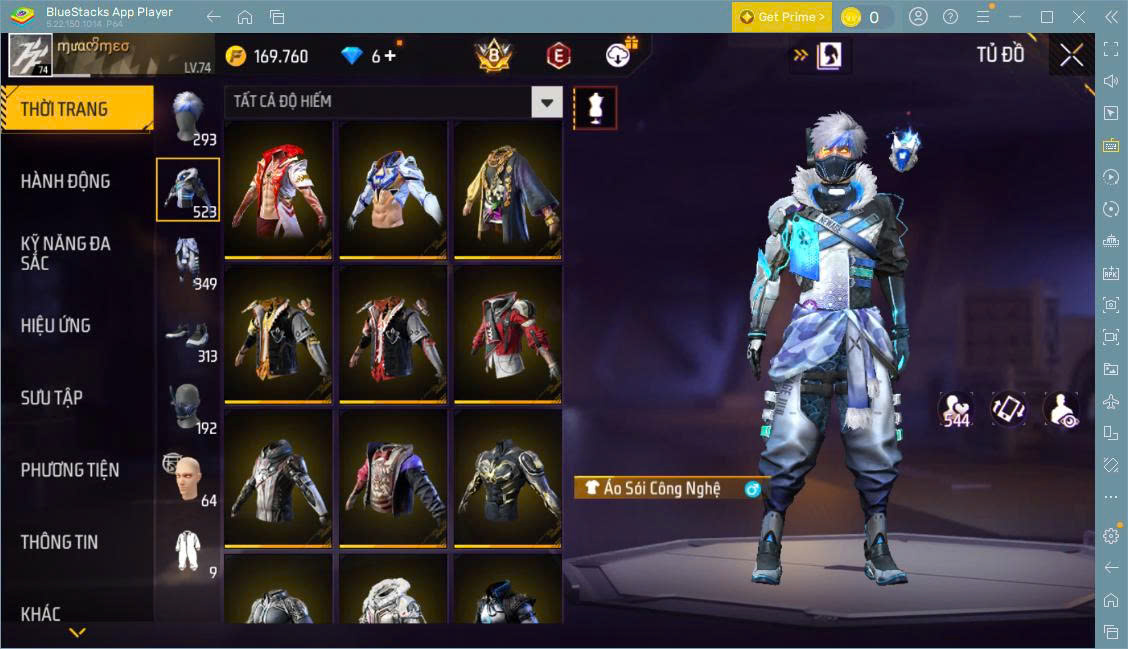Choose the full-body suit category showing 9
The height and width of the screenshot is (649, 1128).
tap(188, 551)
